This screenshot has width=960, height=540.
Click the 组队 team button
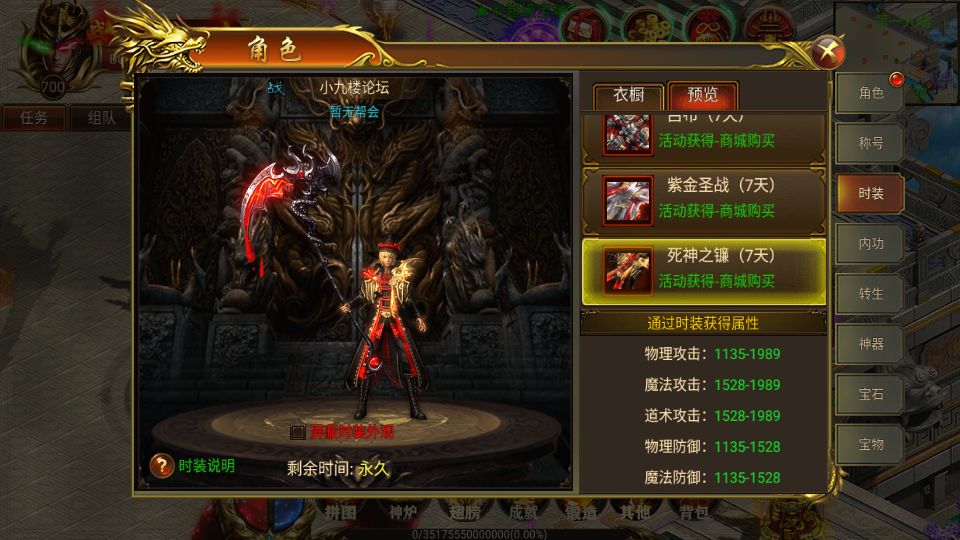click(102, 118)
